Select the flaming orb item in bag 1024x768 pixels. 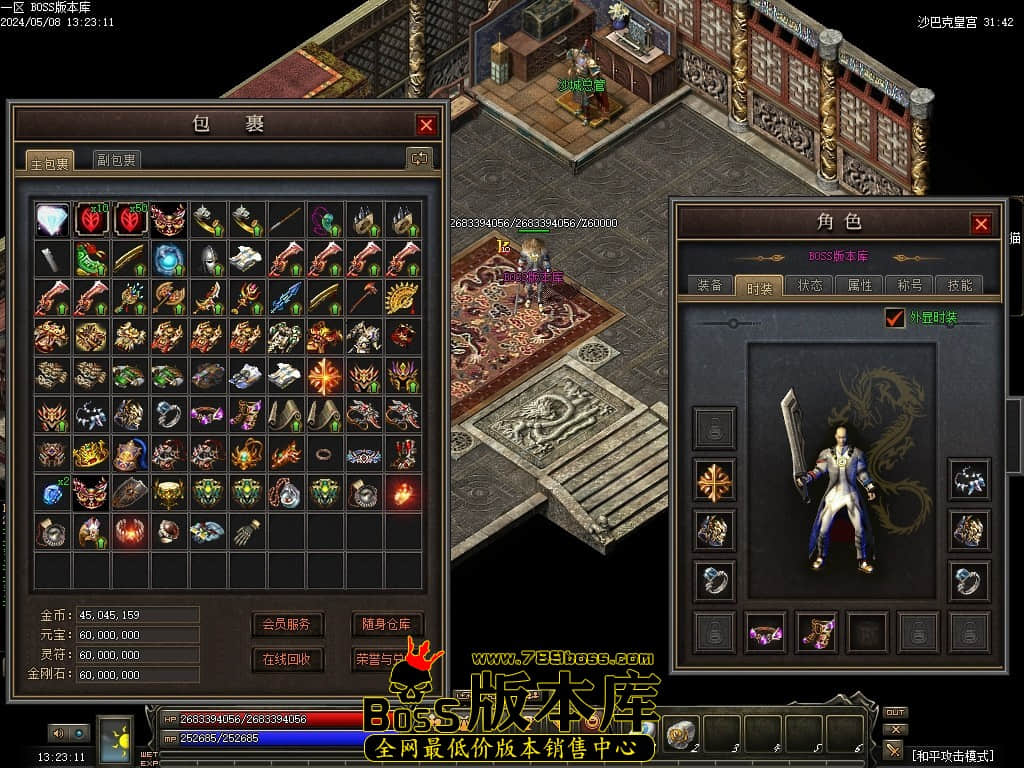pos(404,492)
